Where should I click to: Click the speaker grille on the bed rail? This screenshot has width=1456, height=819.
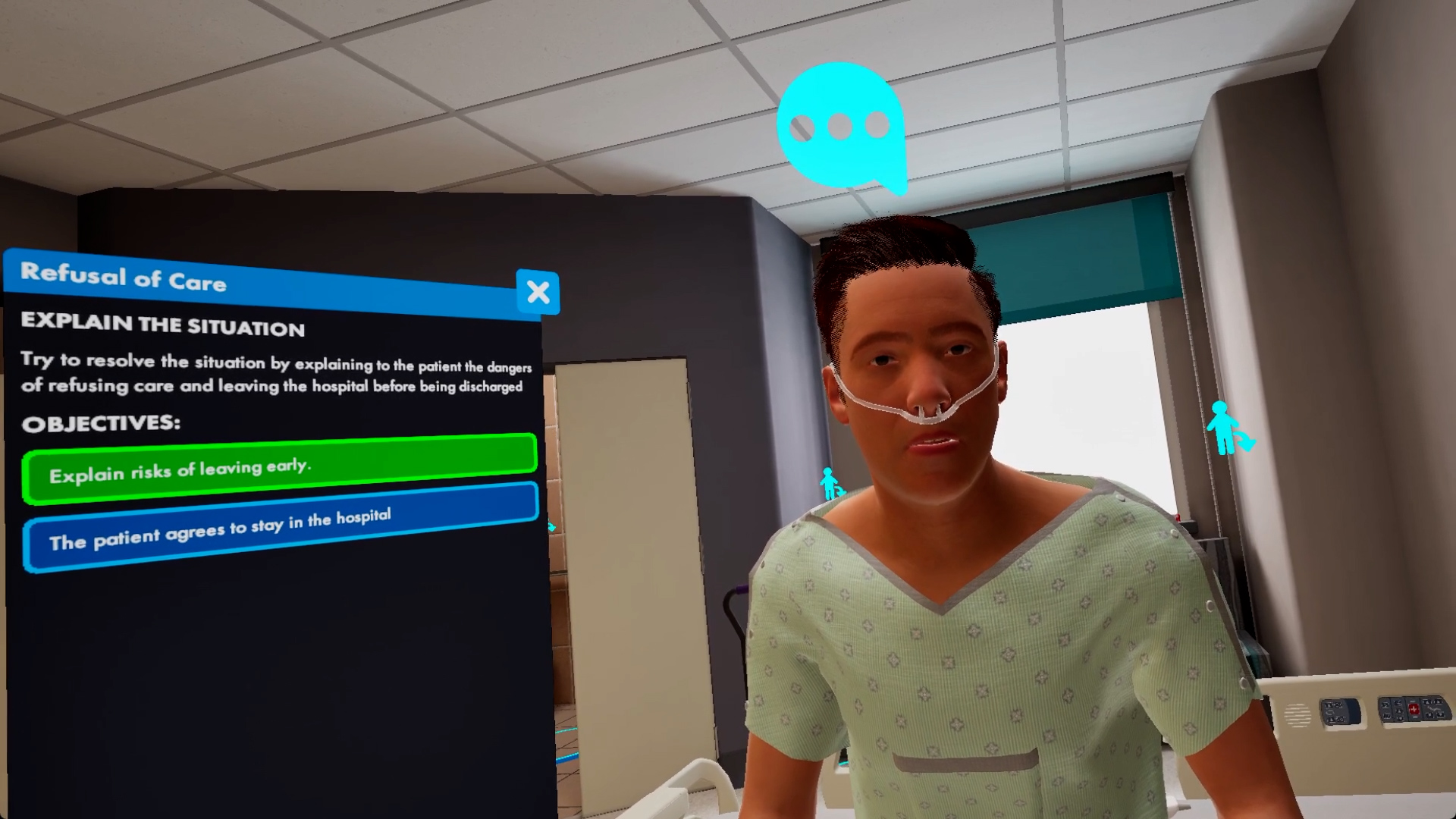click(1297, 713)
